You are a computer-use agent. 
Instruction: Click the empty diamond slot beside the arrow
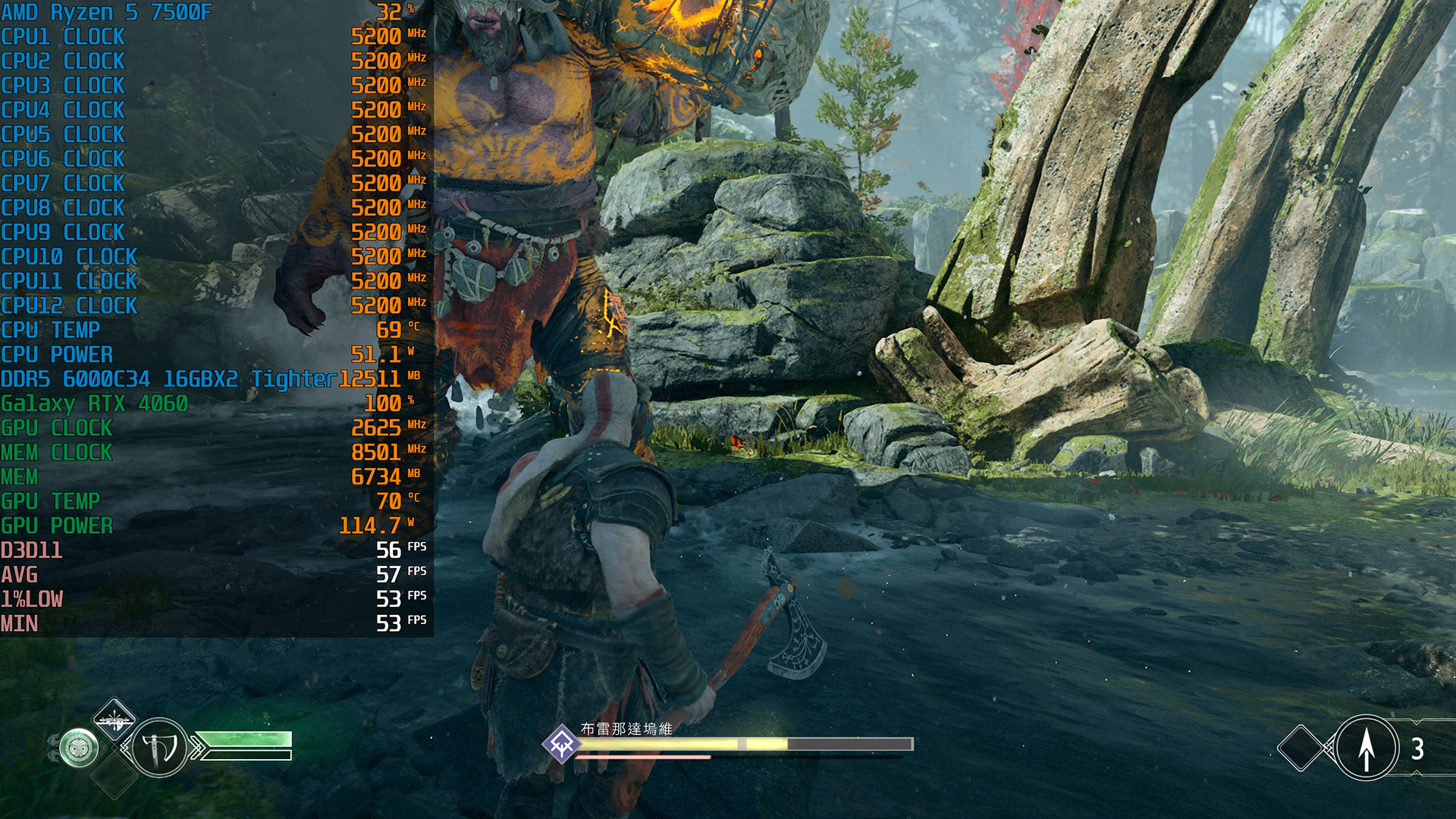[x=1301, y=748]
